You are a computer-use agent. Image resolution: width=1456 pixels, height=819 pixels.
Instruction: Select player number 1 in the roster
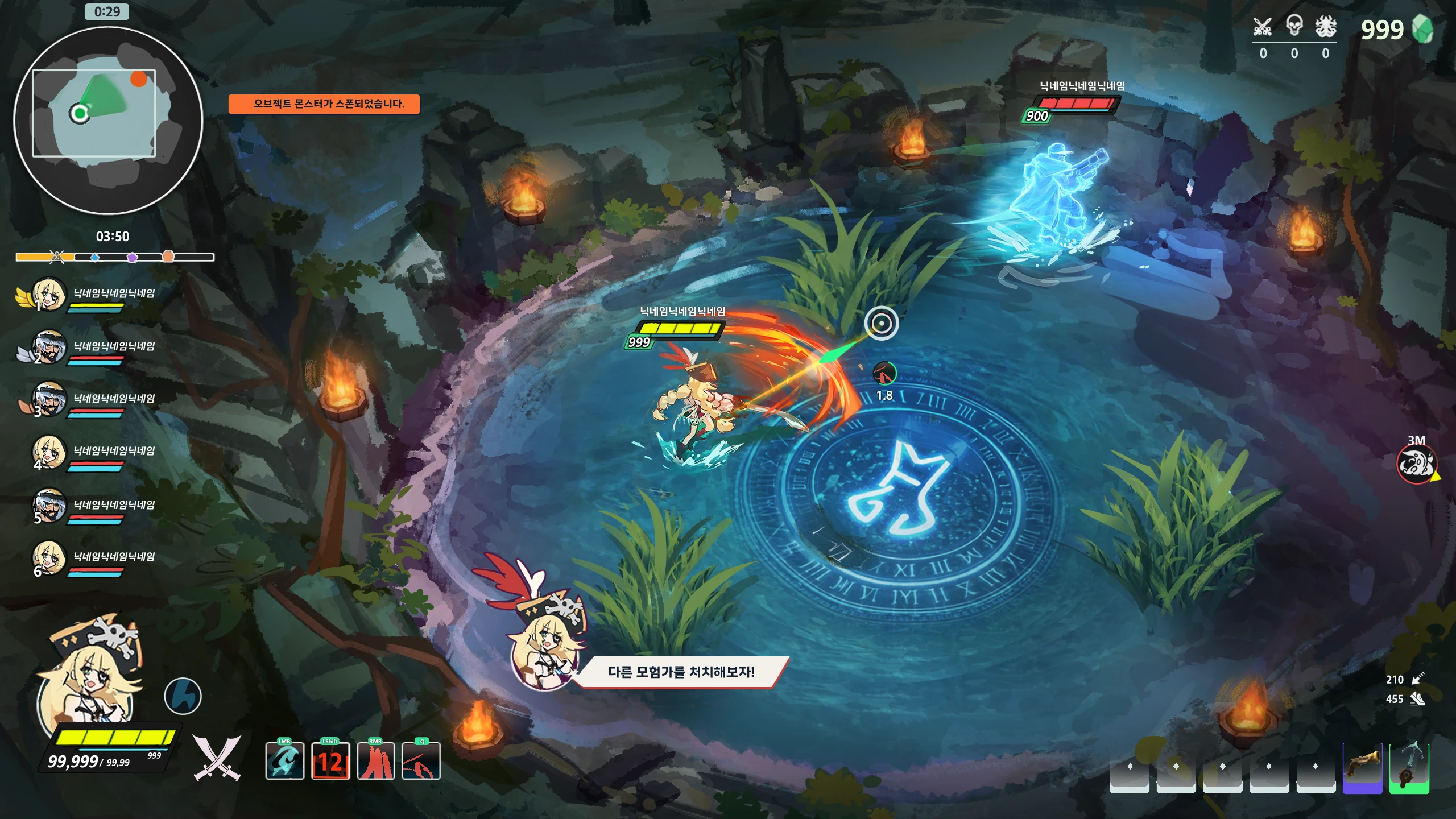[x=49, y=294]
